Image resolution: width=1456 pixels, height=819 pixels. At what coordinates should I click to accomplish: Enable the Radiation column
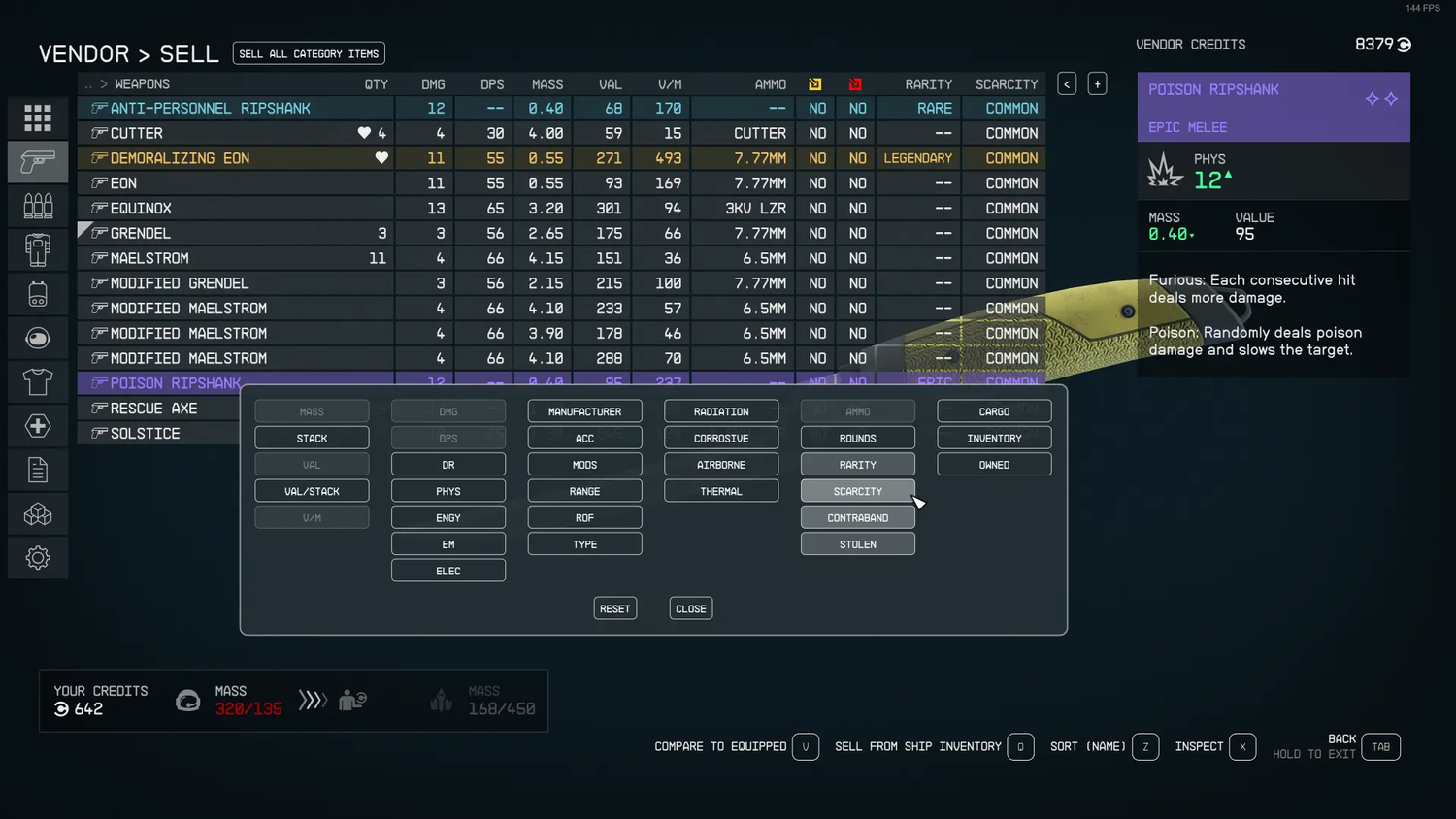pyautogui.click(x=721, y=411)
